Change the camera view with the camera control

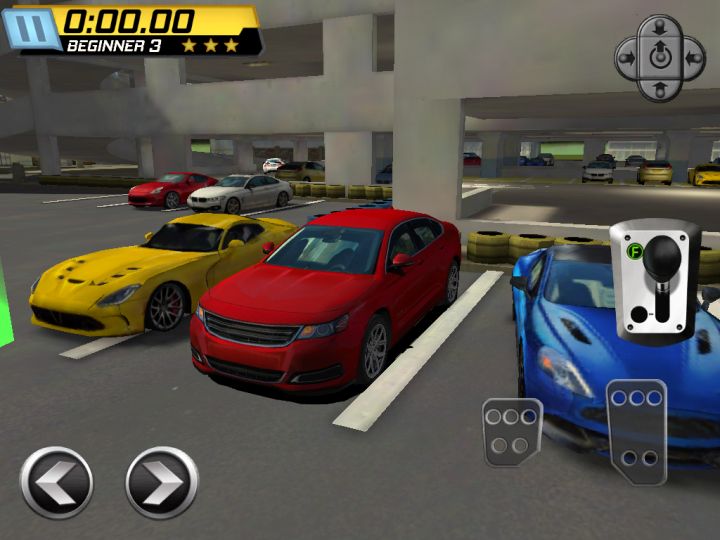[658, 57]
